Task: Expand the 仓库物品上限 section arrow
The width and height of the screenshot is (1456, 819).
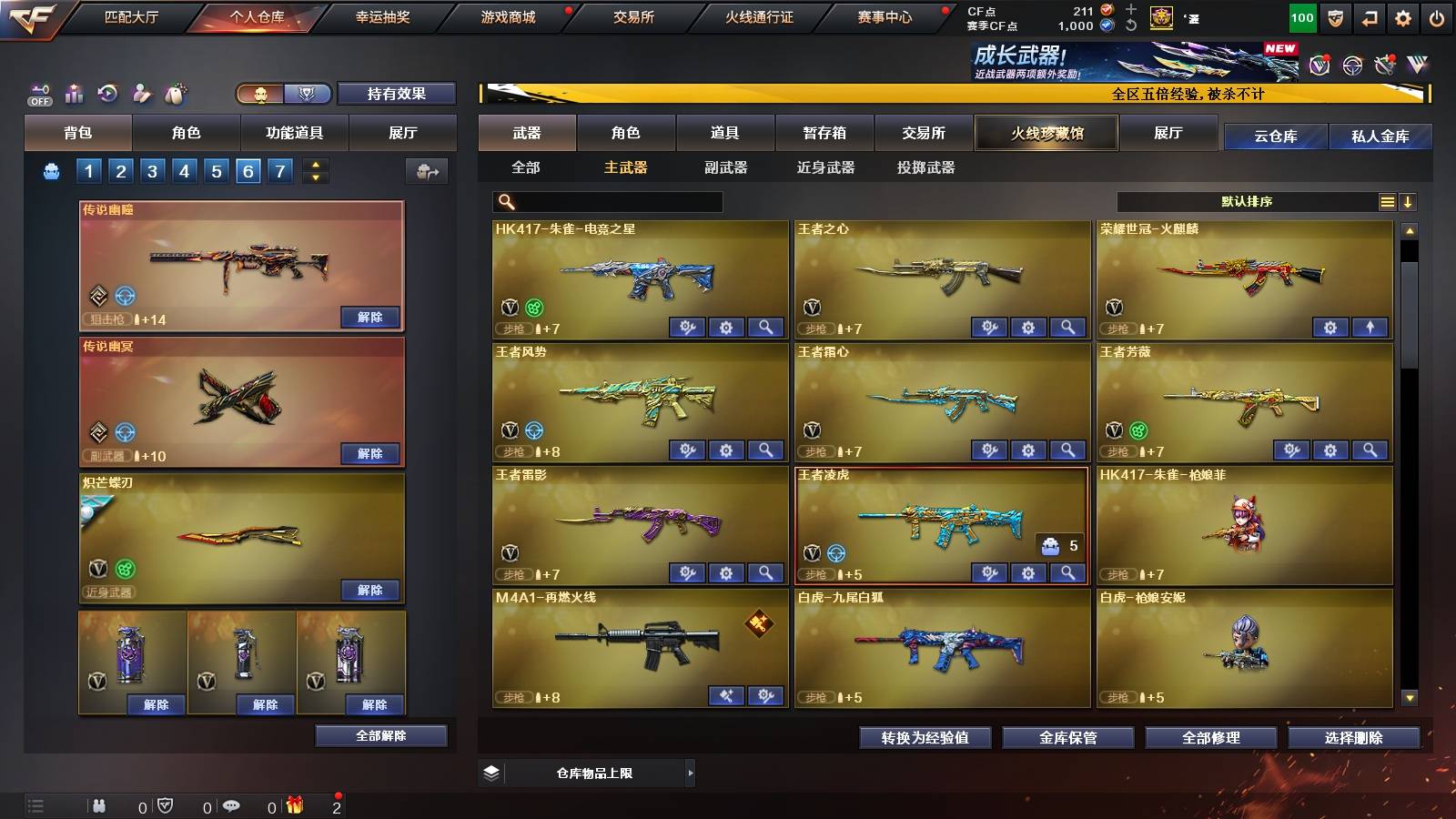Action: [x=692, y=772]
